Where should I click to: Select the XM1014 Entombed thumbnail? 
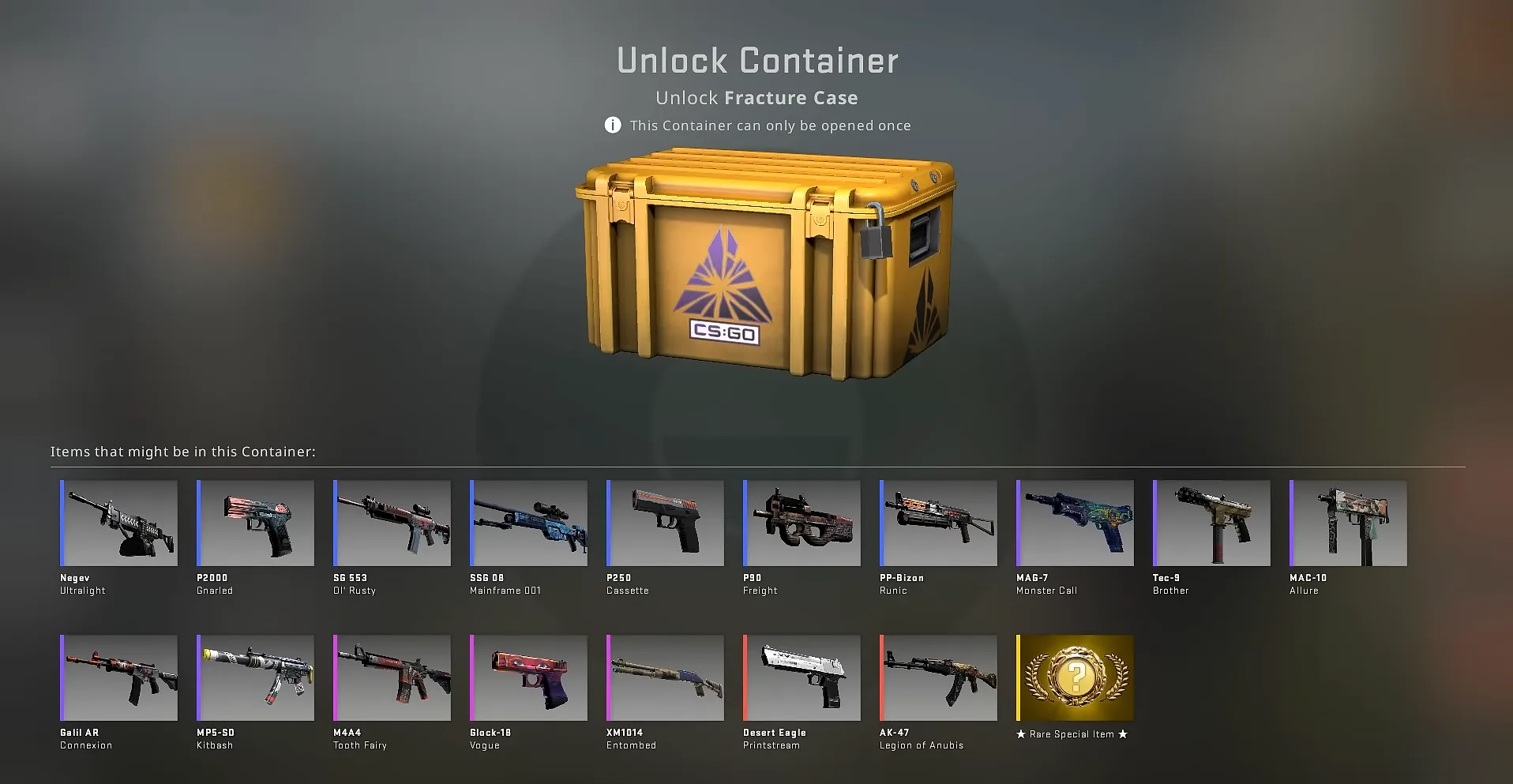coord(664,677)
